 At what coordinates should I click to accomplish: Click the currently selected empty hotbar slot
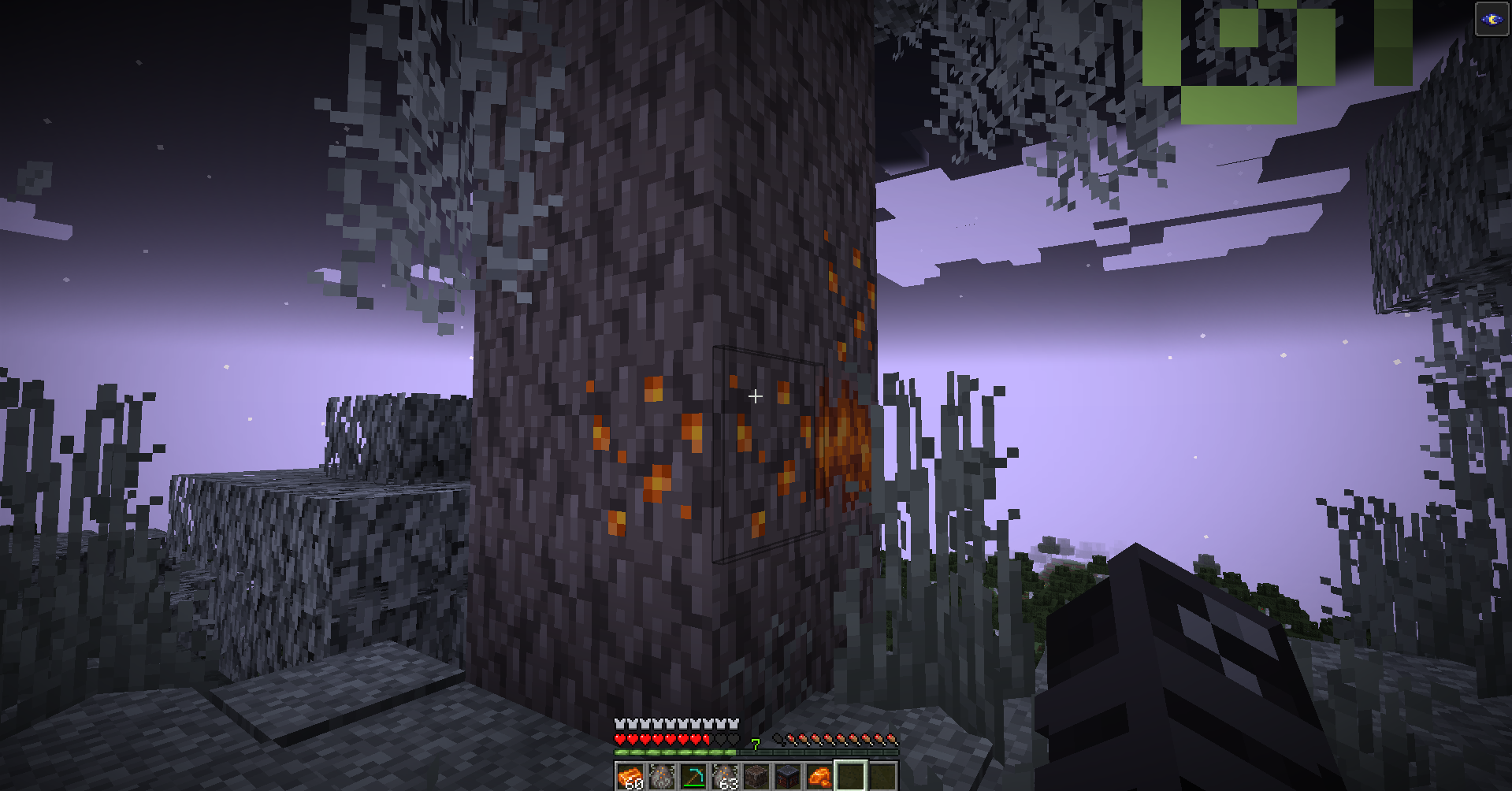point(850,776)
